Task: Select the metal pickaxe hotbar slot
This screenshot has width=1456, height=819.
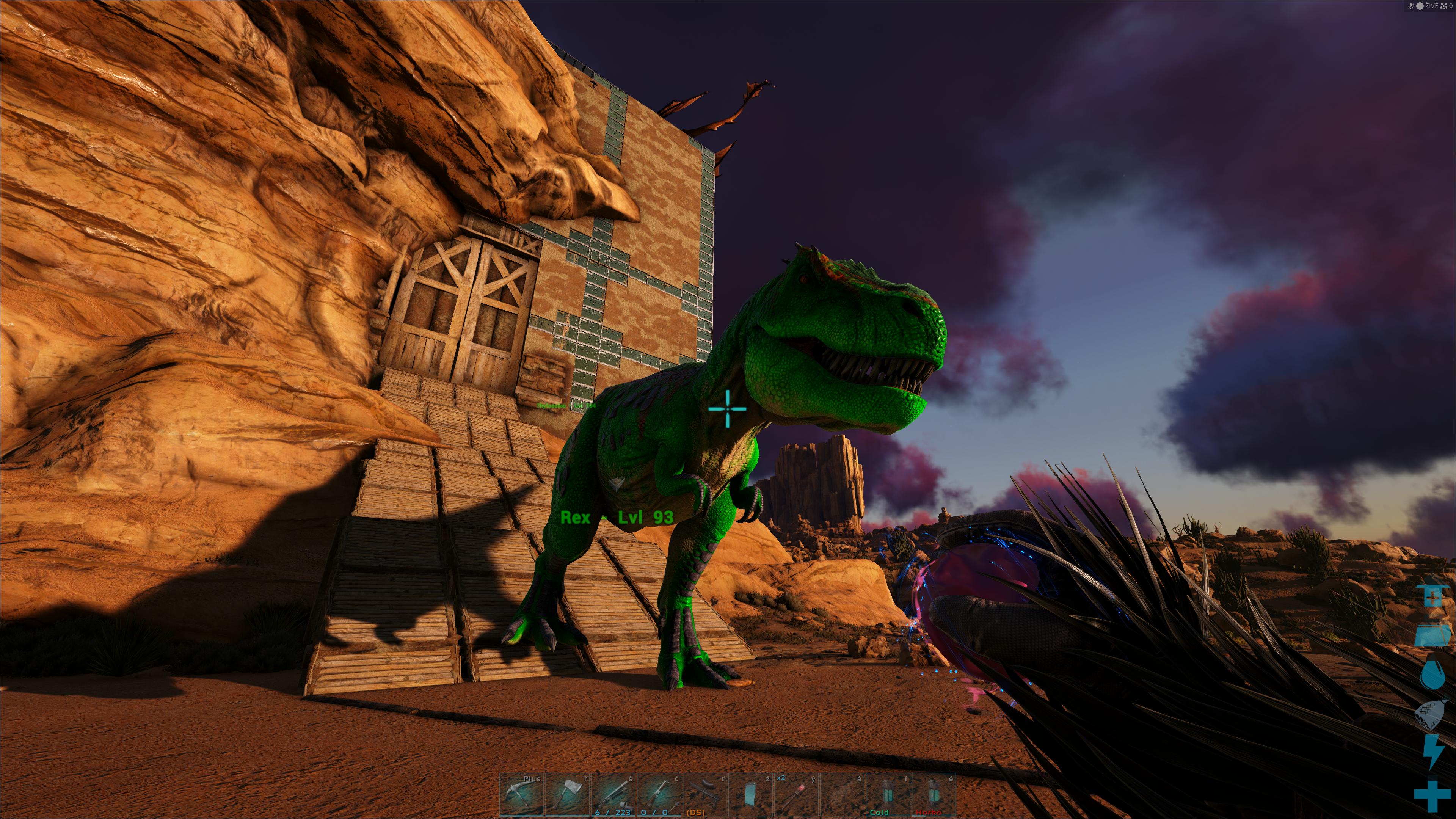Action: click(521, 794)
